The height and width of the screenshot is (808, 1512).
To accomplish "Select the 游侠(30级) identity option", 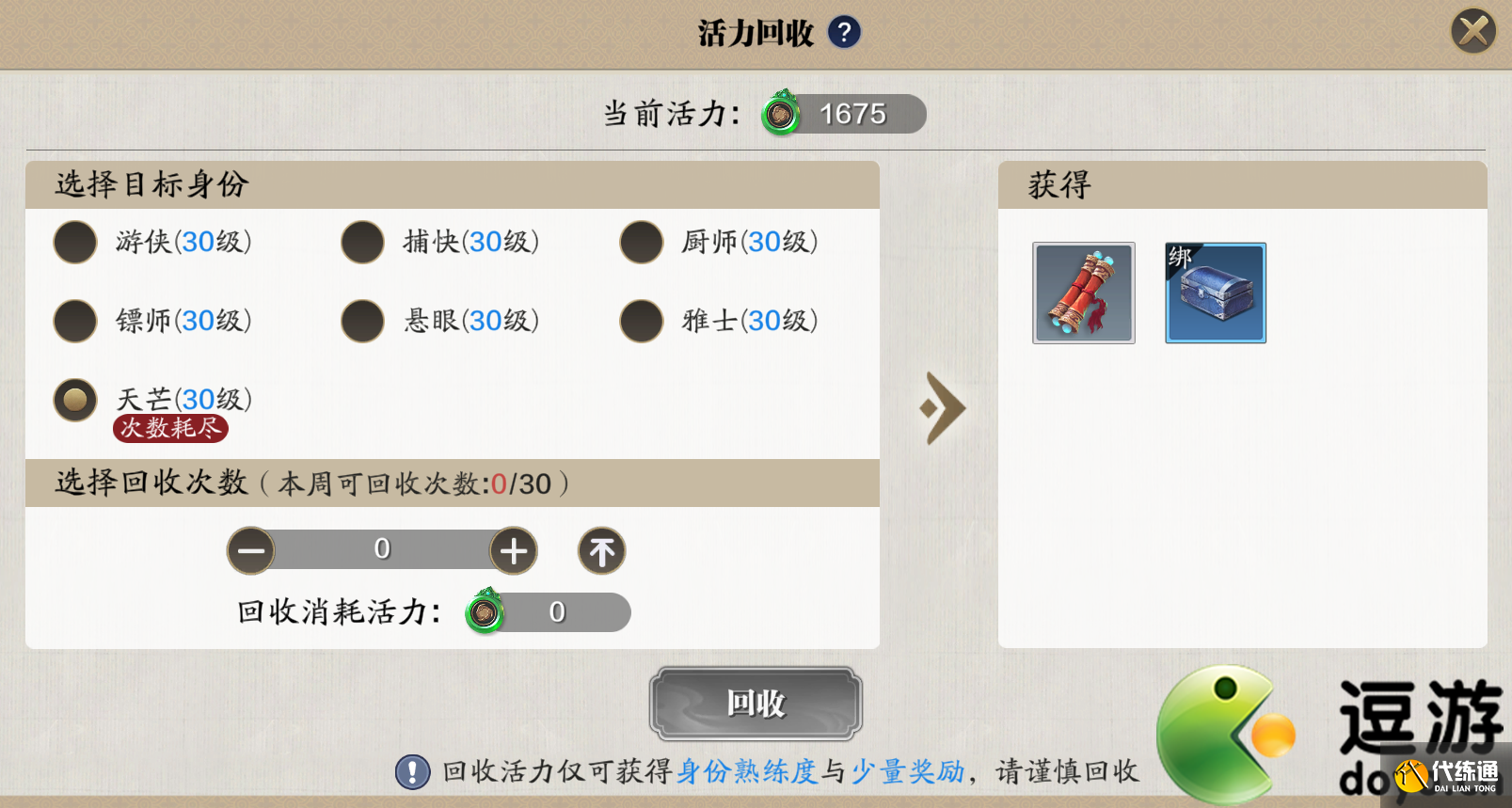I will point(75,242).
